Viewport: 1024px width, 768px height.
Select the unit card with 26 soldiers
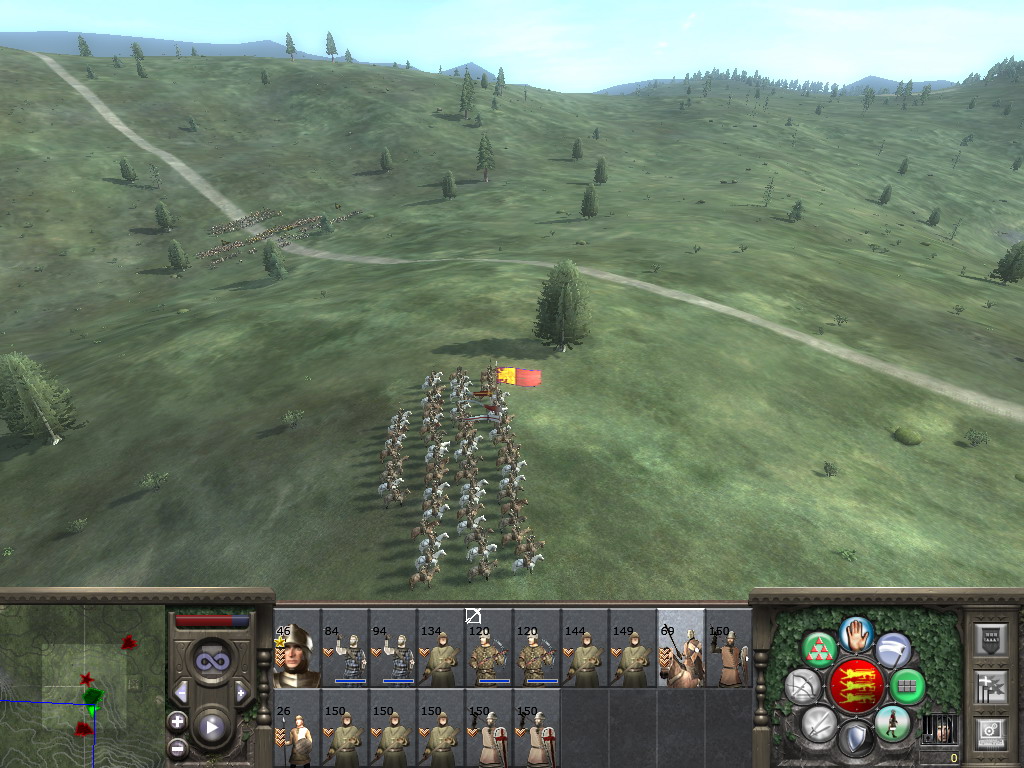tap(297, 735)
